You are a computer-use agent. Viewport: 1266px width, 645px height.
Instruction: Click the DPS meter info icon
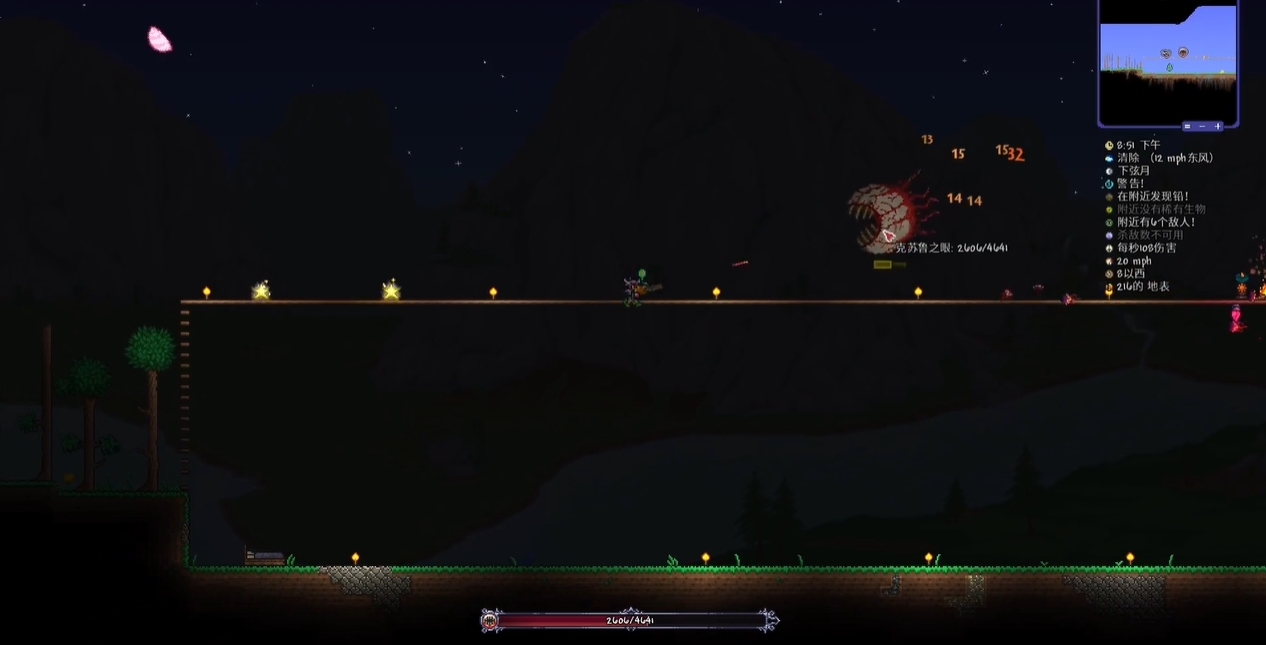coord(1109,248)
